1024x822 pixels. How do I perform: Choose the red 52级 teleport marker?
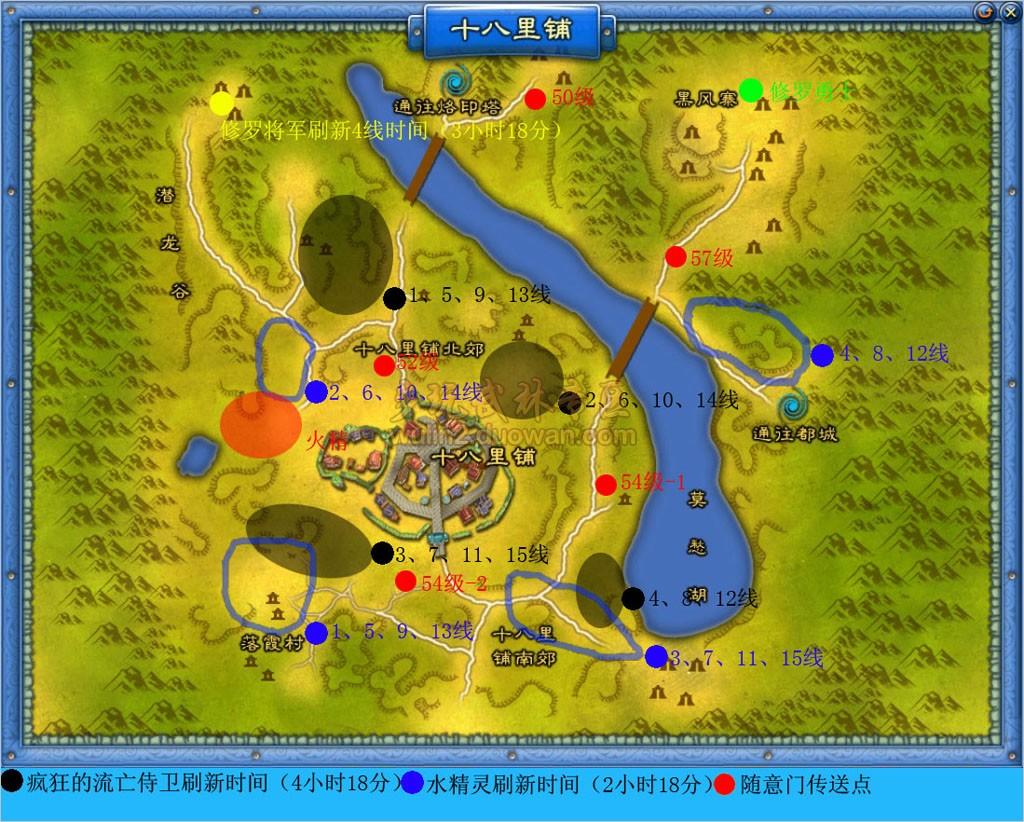(x=384, y=366)
